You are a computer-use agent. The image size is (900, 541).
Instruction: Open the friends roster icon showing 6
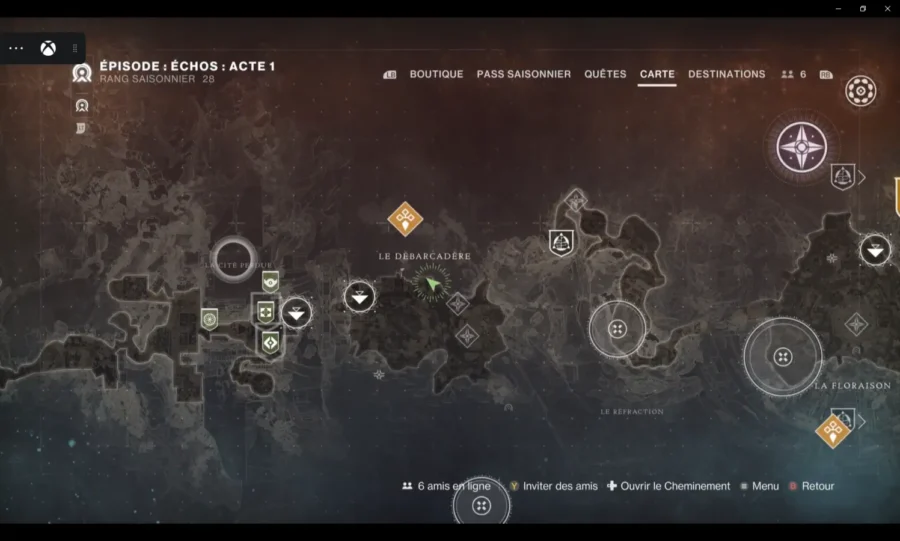click(794, 74)
